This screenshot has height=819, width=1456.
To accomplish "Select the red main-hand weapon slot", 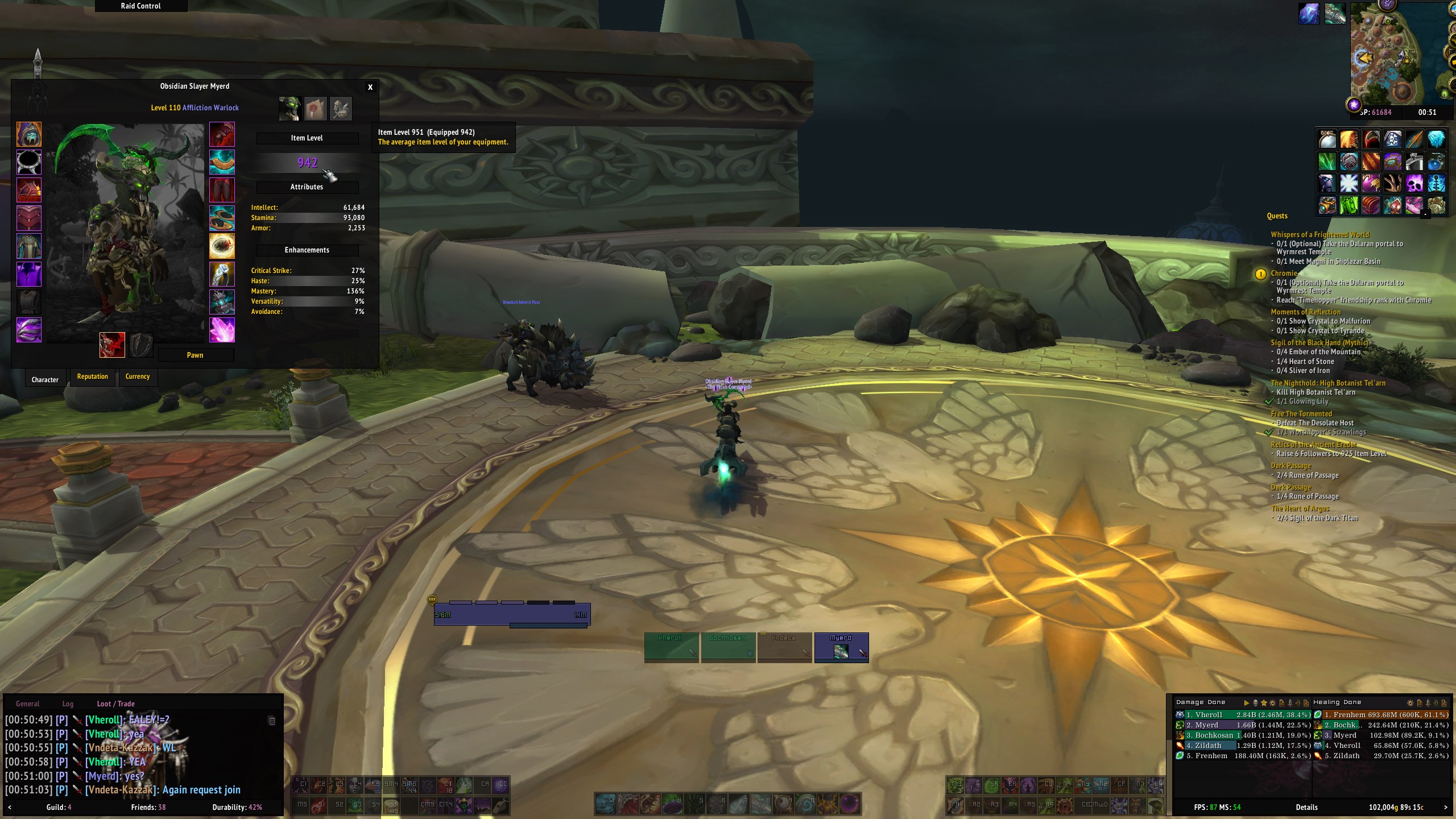I will click(x=112, y=345).
